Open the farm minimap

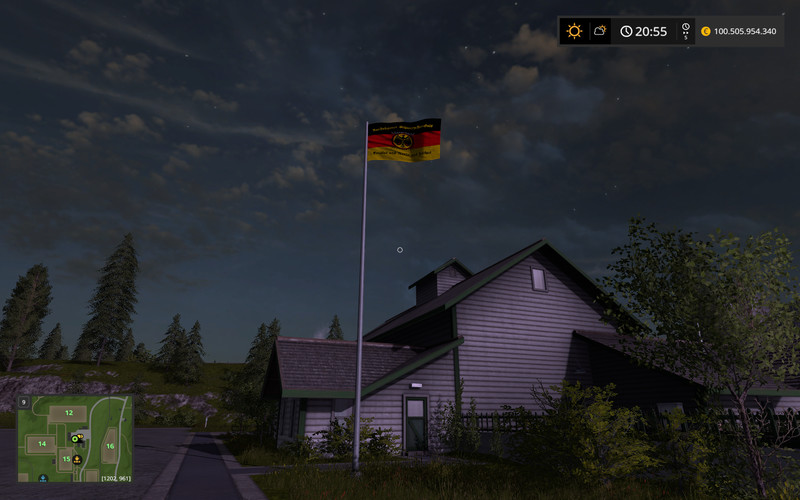[x=75, y=438]
